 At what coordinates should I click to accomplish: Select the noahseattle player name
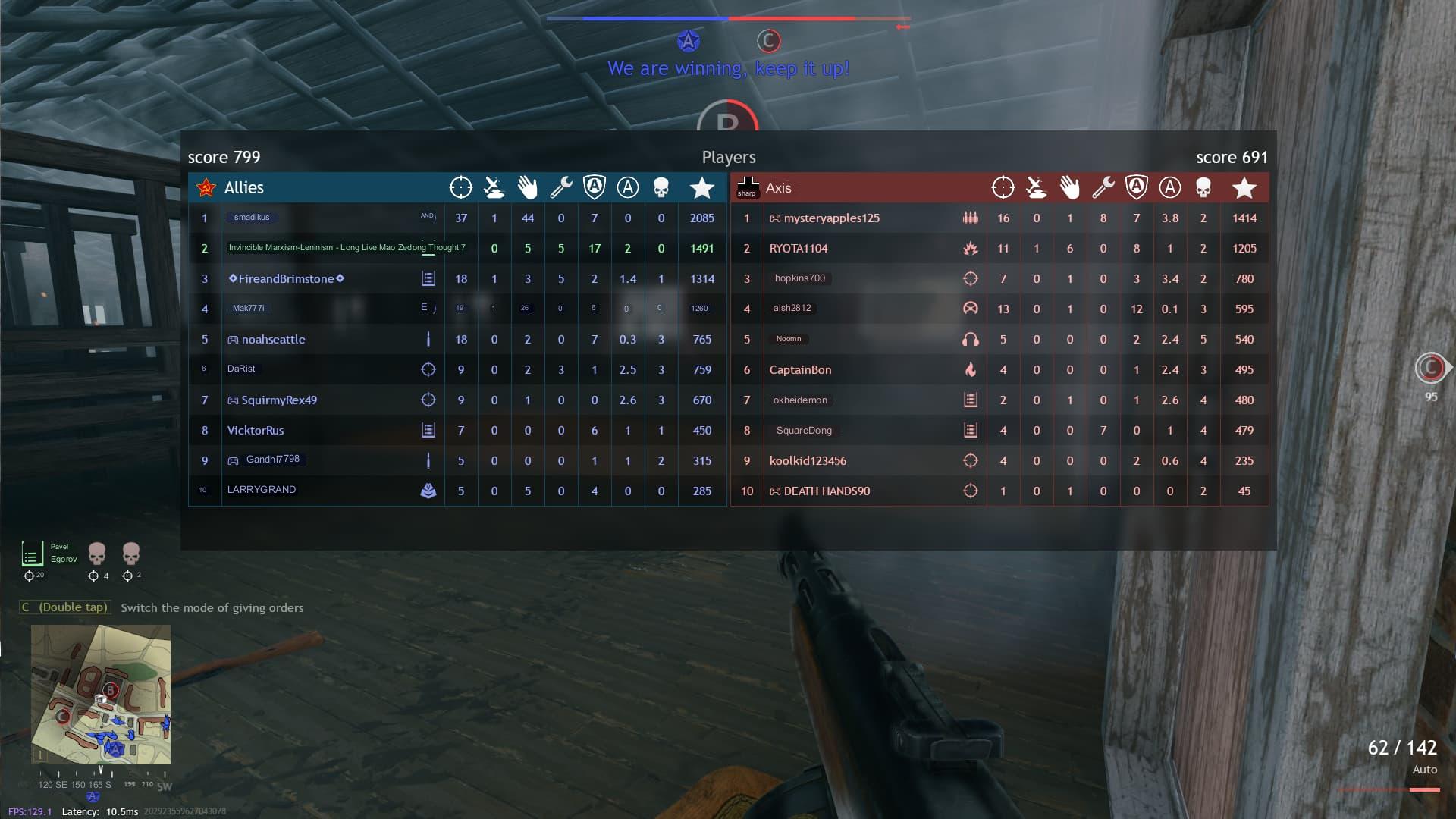[x=275, y=339]
